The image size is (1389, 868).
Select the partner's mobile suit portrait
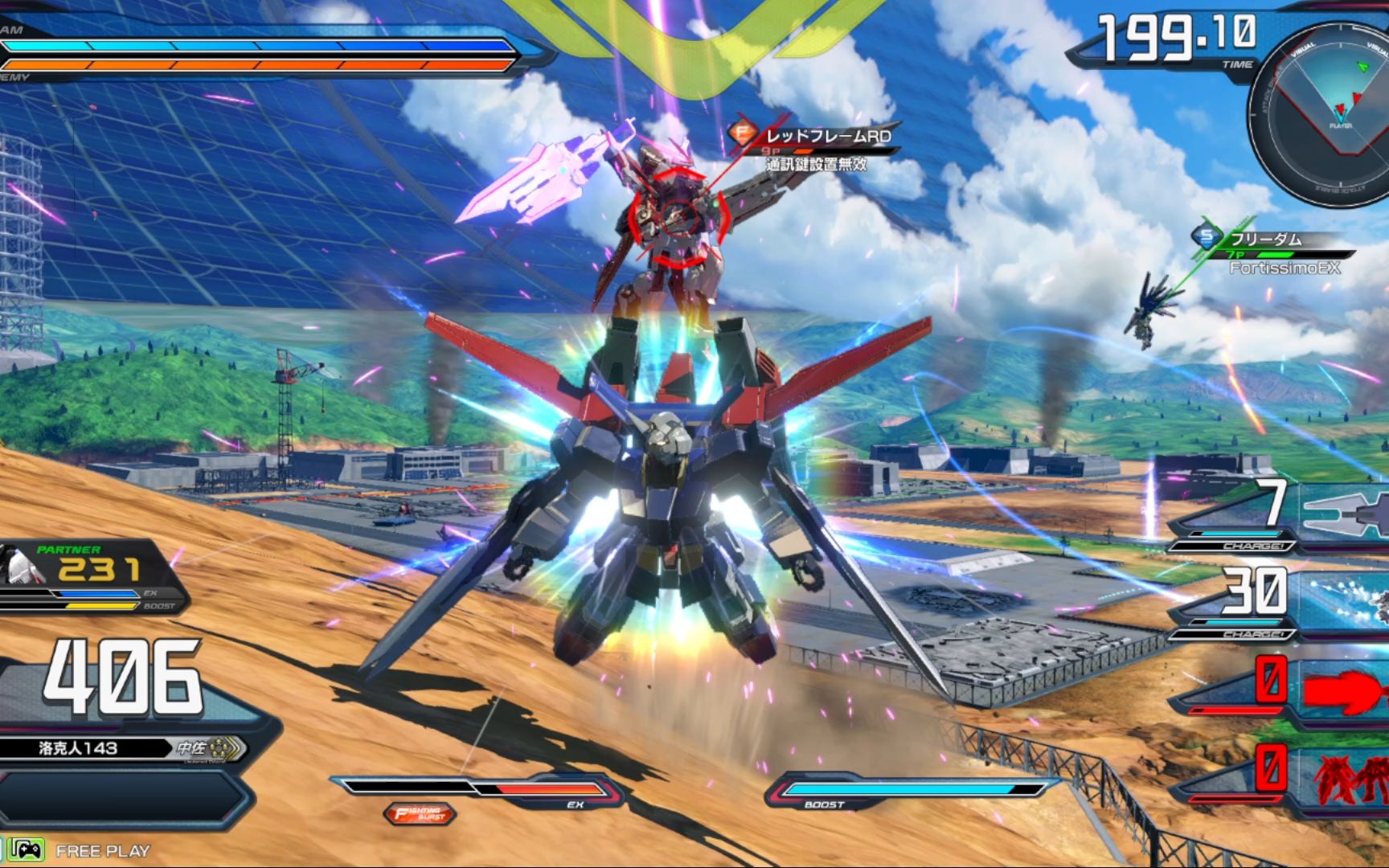tap(20, 567)
